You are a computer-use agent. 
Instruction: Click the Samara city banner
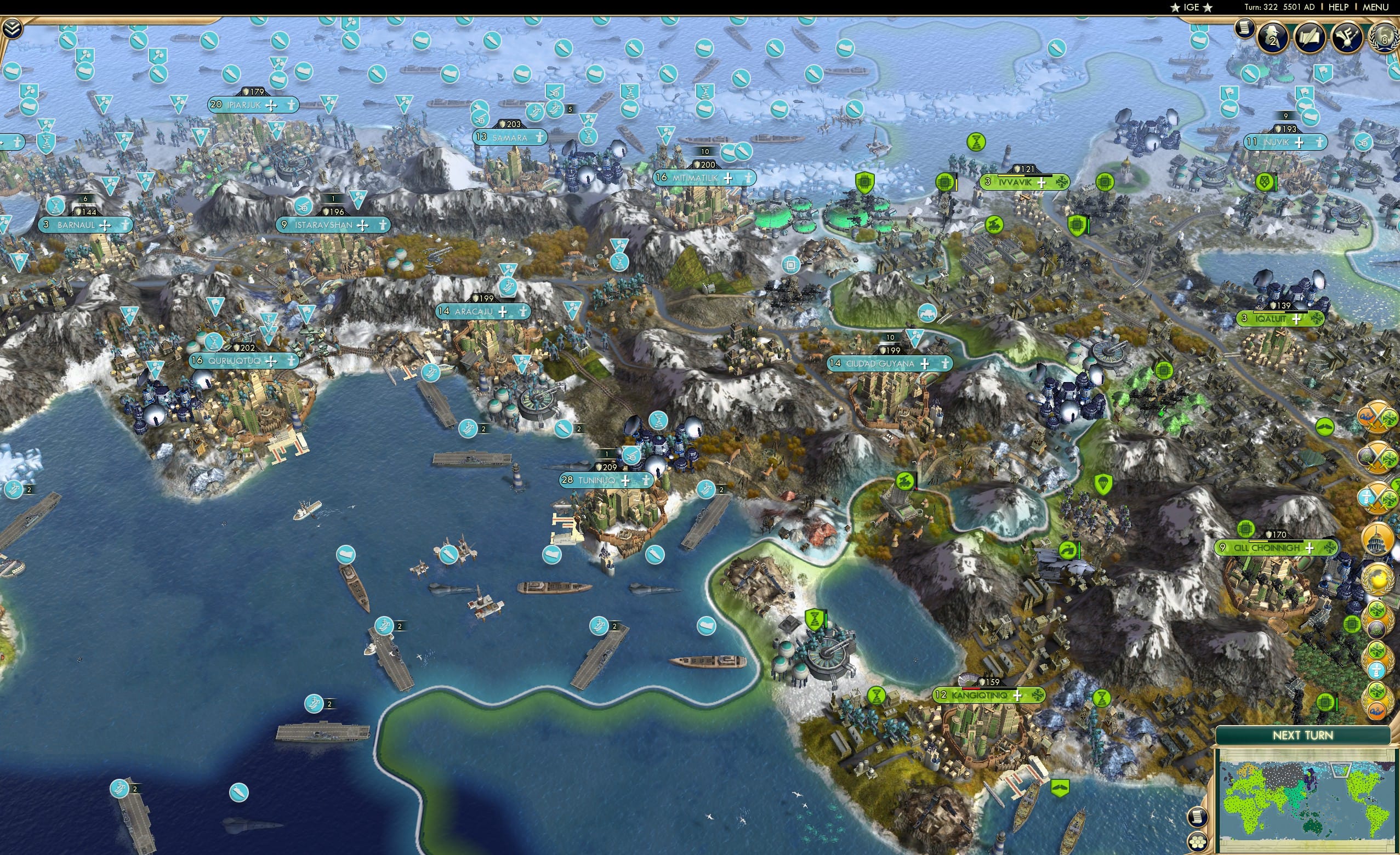(510, 137)
